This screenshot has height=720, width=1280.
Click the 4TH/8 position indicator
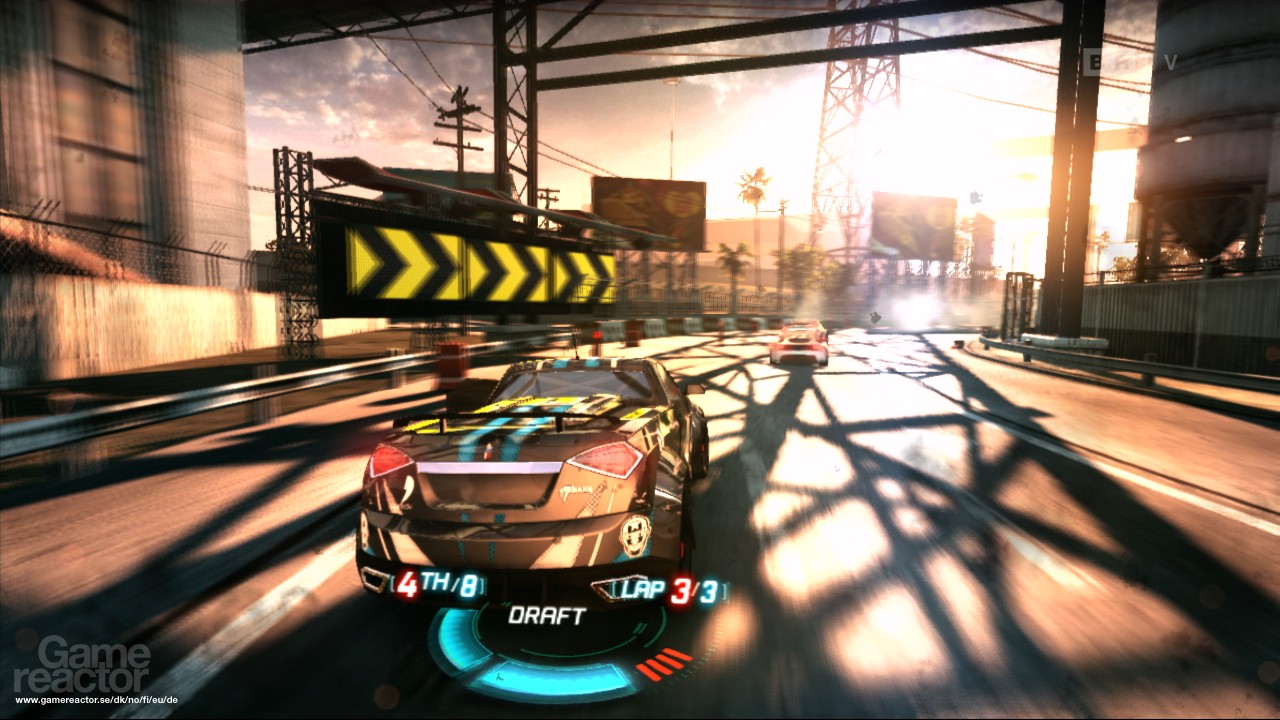click(437, 578)
